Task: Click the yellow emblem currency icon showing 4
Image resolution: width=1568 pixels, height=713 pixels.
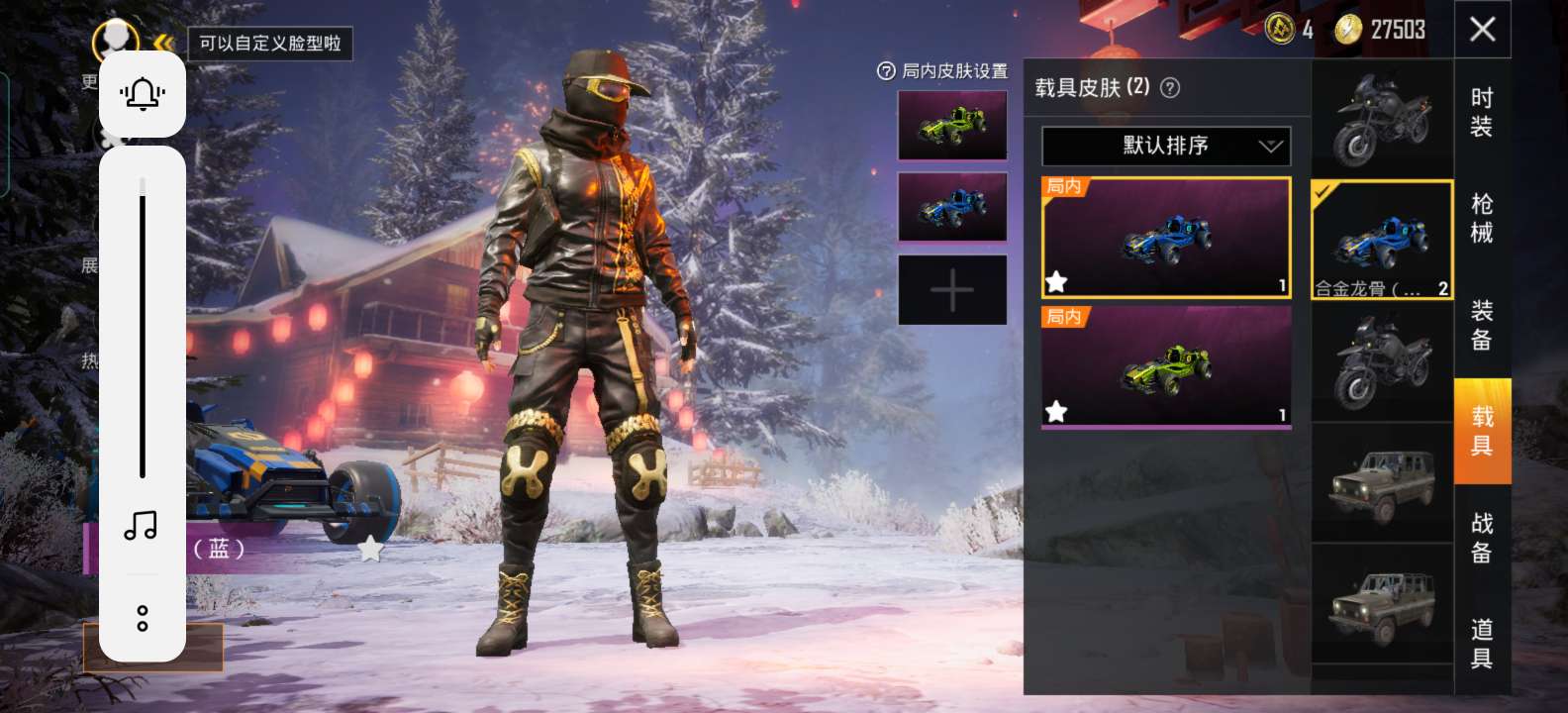Action: point(1282,30)
